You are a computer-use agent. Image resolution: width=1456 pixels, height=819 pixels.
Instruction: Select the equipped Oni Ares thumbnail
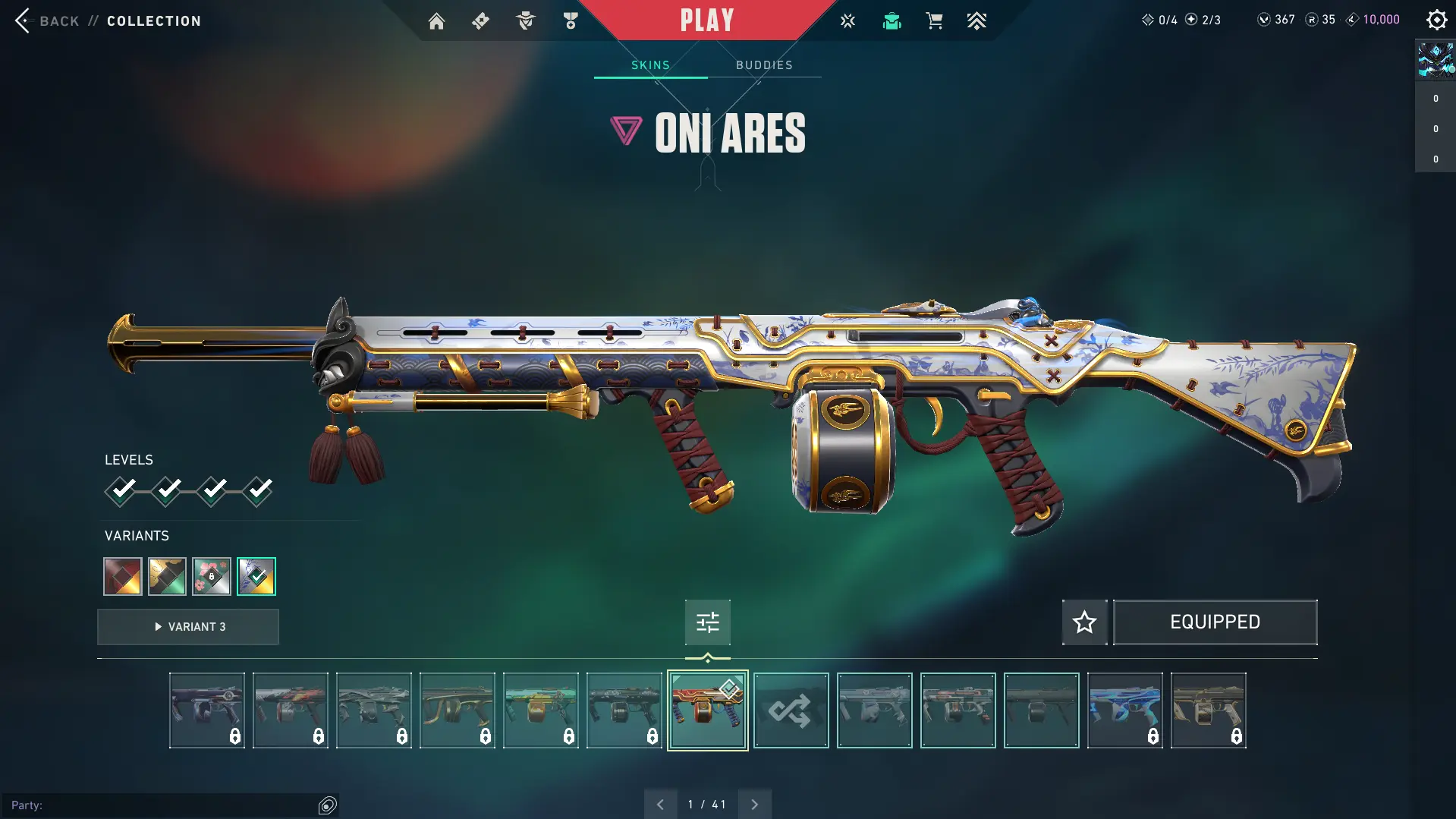coord(707,710)
